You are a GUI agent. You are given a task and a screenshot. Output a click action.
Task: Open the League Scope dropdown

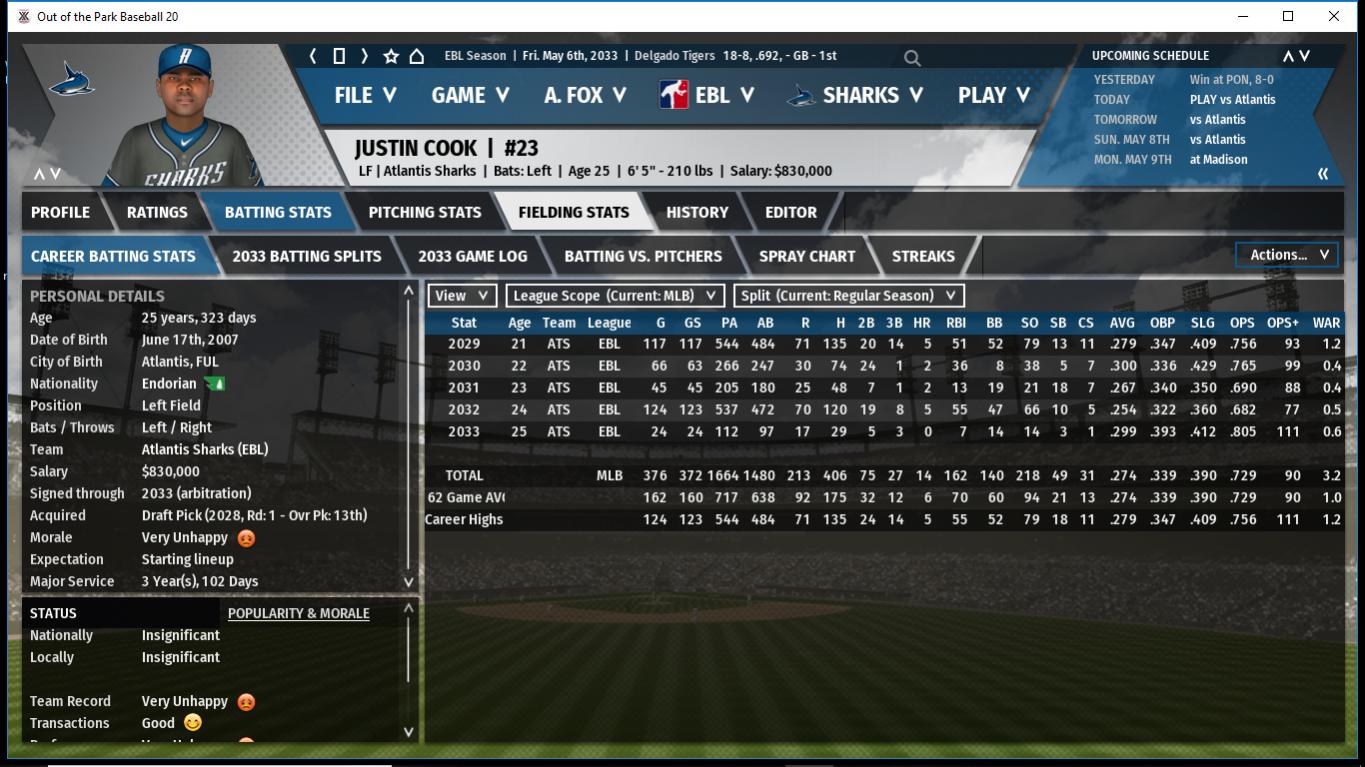(615, 296)
